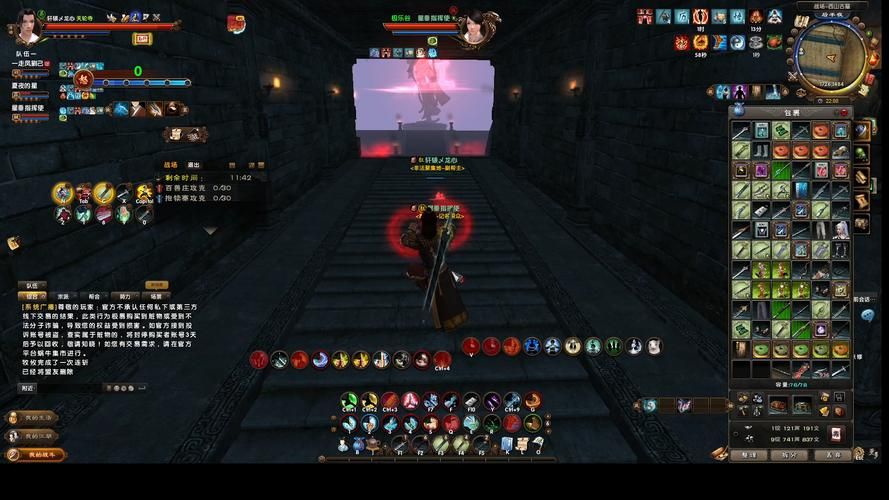Click the 我的生活 button
The width and height of the screenshot is (889, 500).
coord(36,417)
